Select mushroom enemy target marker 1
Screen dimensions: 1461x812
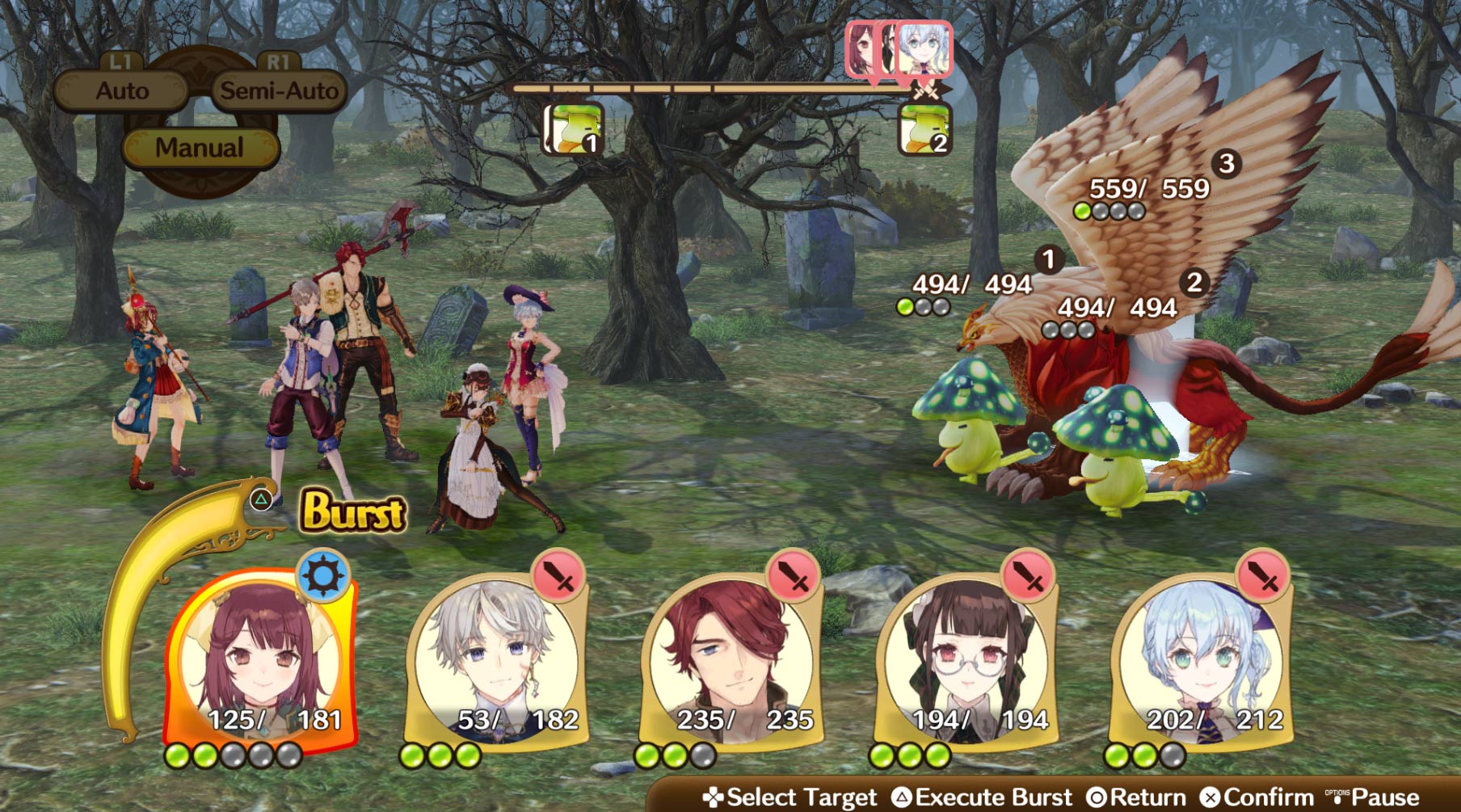point(1047,259)
